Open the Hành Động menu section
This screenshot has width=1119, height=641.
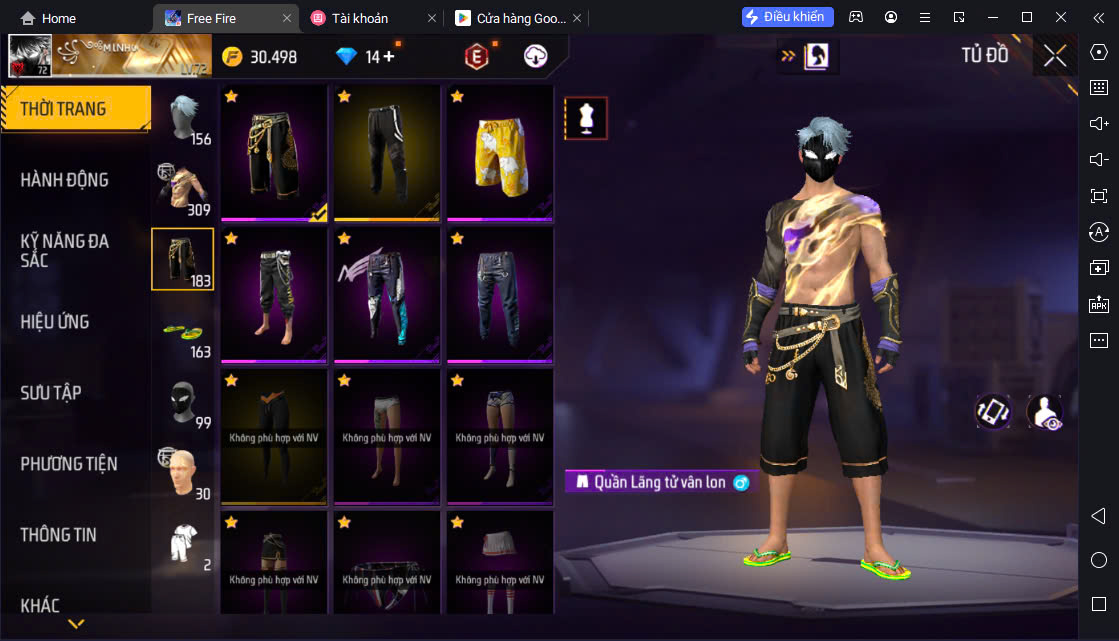click(64, 180)
